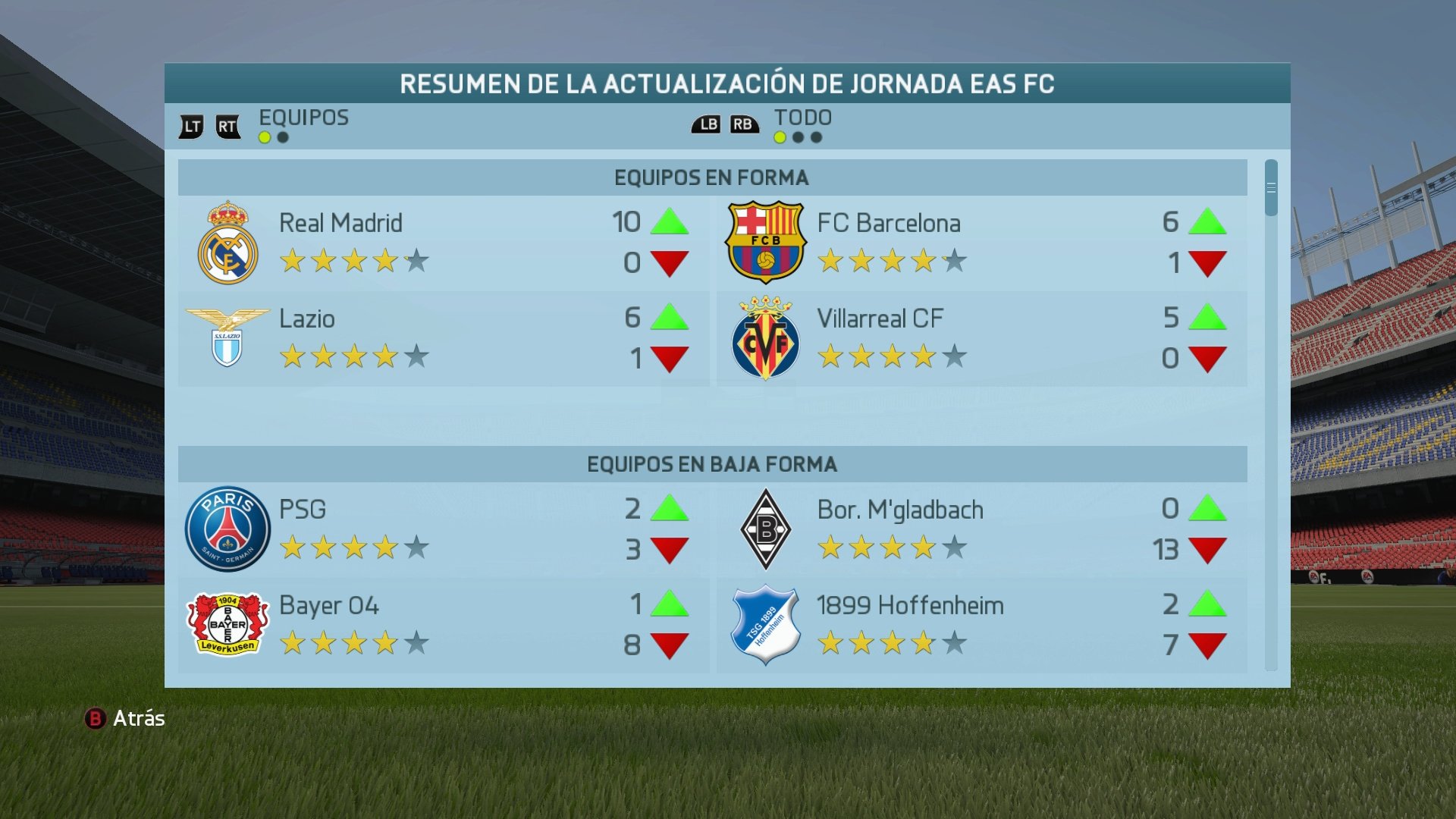
Task: Click the RB shoulder button icon
Action: coord(745,124)
